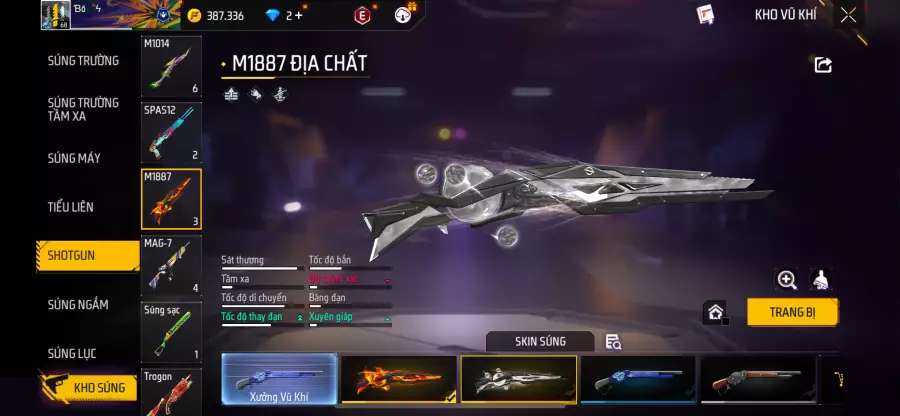Share the M1887 skin
Viewport: 900px width, 416px height.
coord(823,65)
